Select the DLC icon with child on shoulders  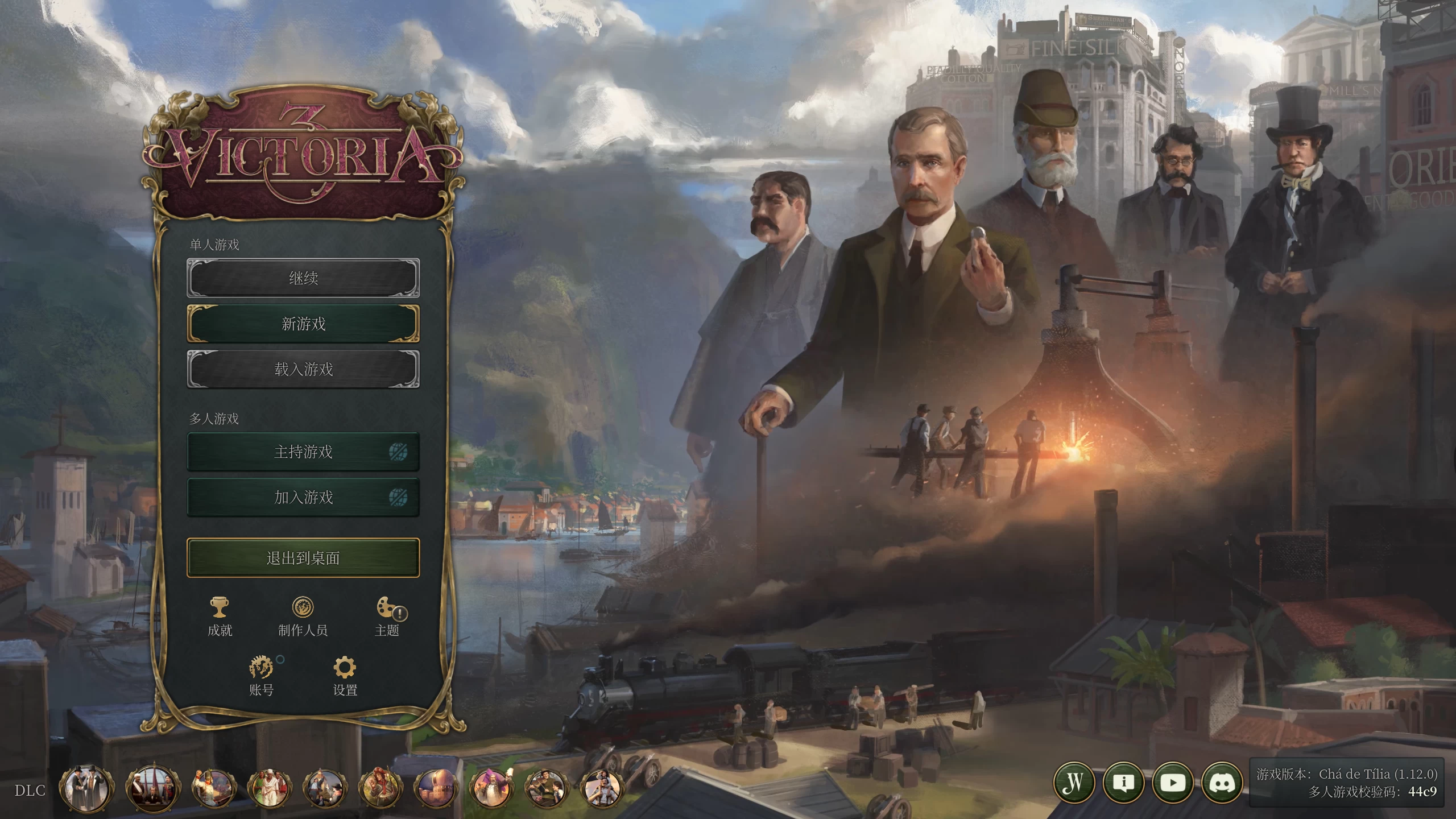click(602, 789)
